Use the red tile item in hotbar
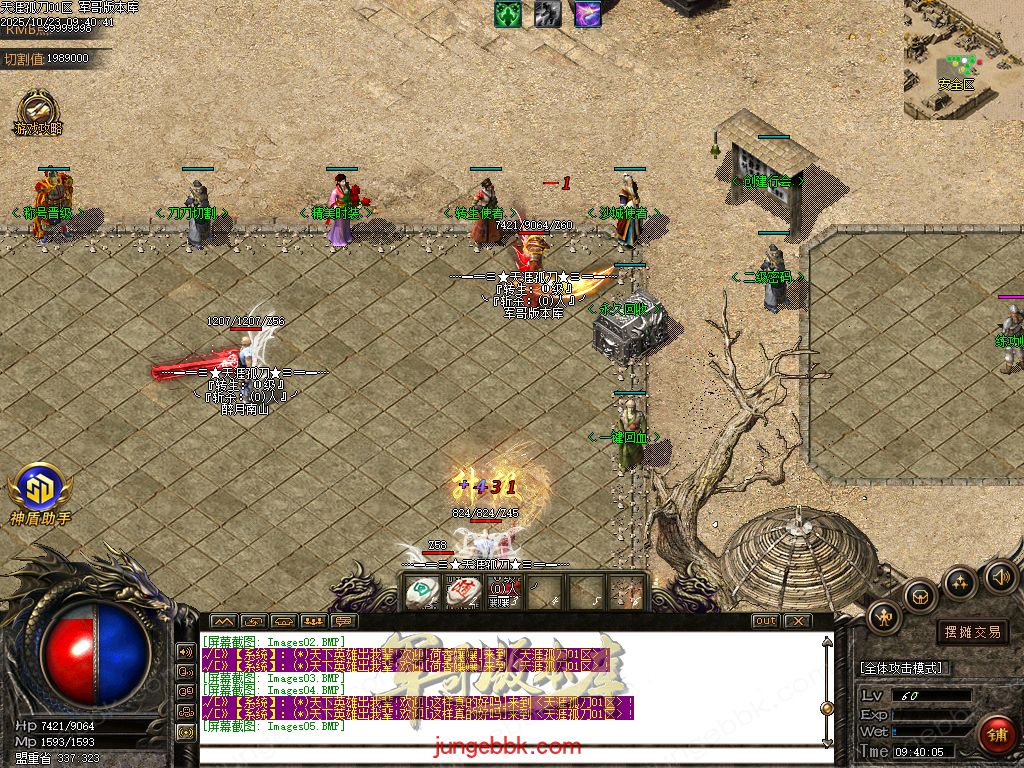 [x=461, y=592]
